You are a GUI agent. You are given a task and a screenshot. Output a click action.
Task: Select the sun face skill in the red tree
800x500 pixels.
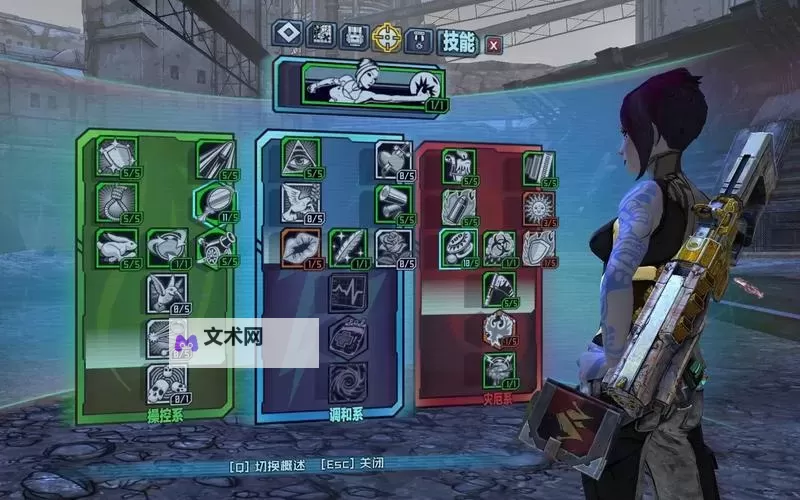[538, 208]
